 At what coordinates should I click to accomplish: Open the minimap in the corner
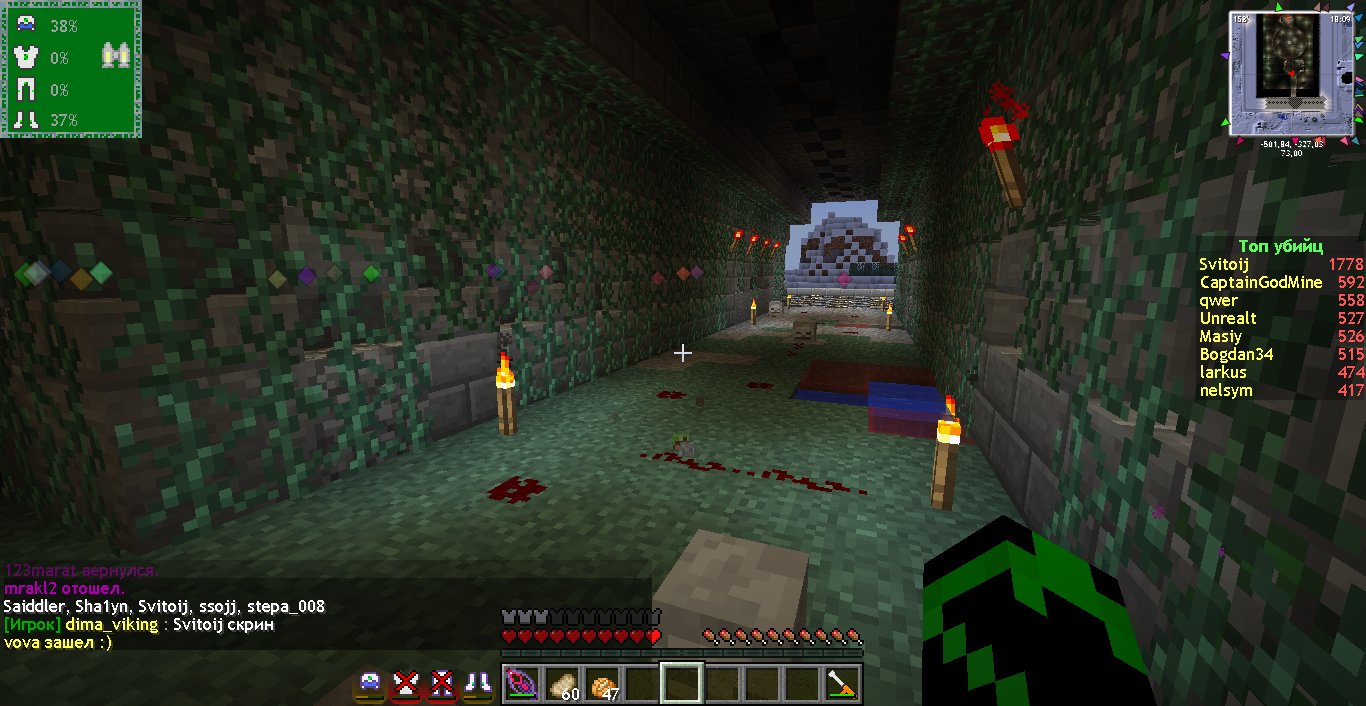(1291, 73)
